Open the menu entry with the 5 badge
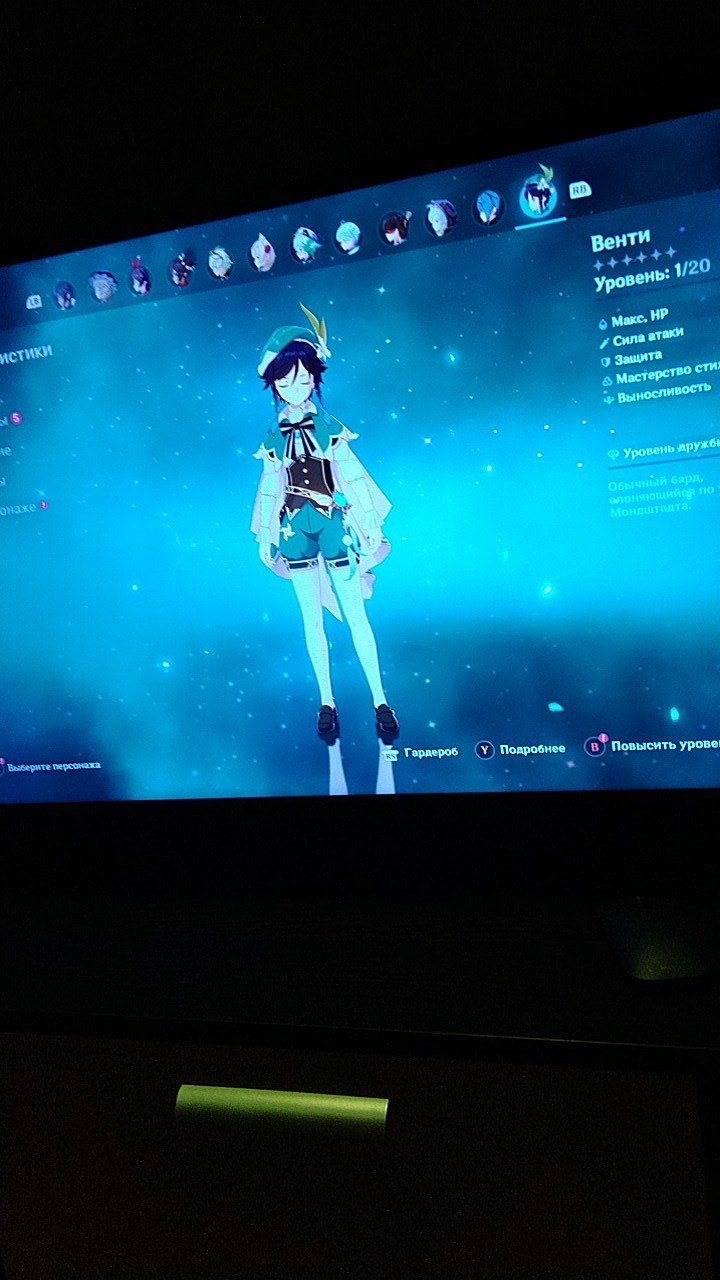Screen dimensions: 720x1280 pos(10,418)
